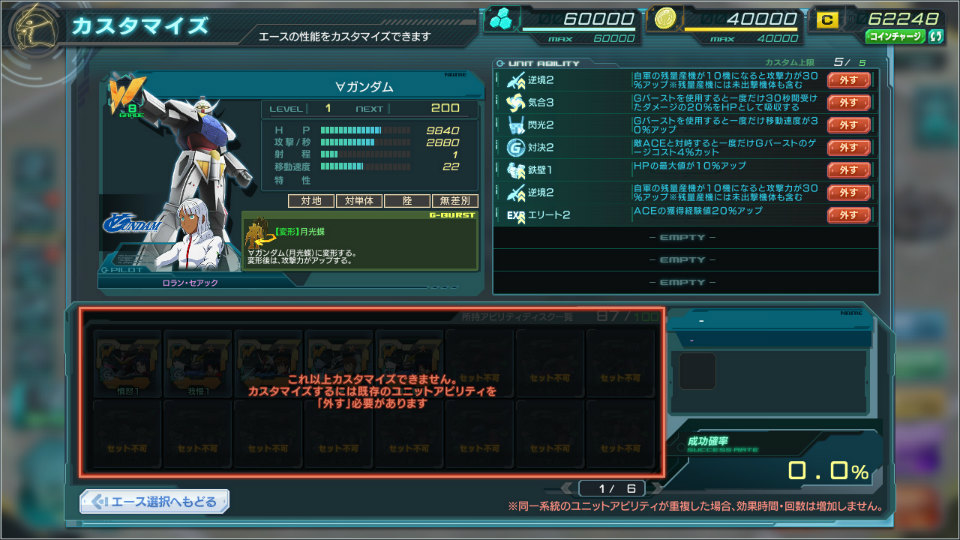The width and height of the screenshot is (960, 540).
Task: Return to ace selection with エース選択へもどる
Action: coord(155,501)
